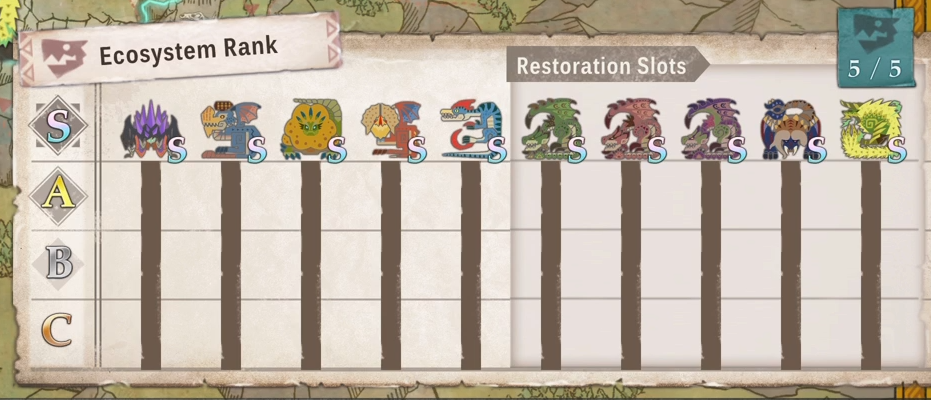This screenshot has height=400, width=931.
Task: Select the blue winged wyvern monster icon
Action: coord(230,130)
